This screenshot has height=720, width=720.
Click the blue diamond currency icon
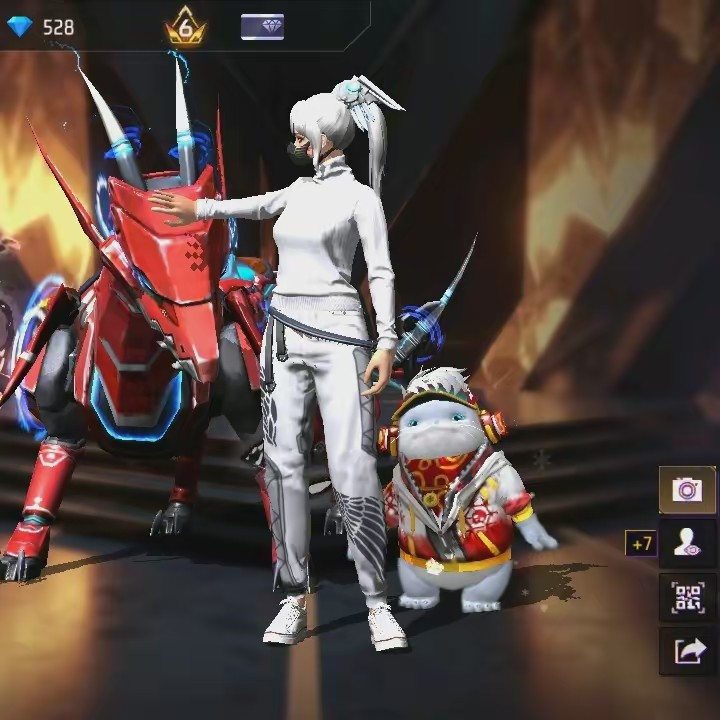click(x=20, y=27)
